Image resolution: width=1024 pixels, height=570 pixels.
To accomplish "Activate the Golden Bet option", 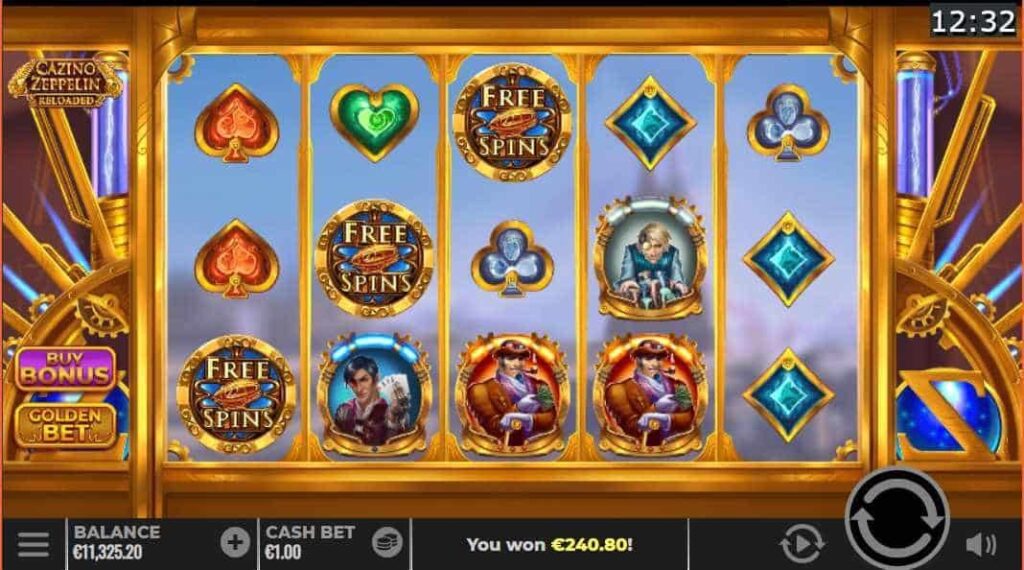I will pyautogui.click(x=65, y=424).
